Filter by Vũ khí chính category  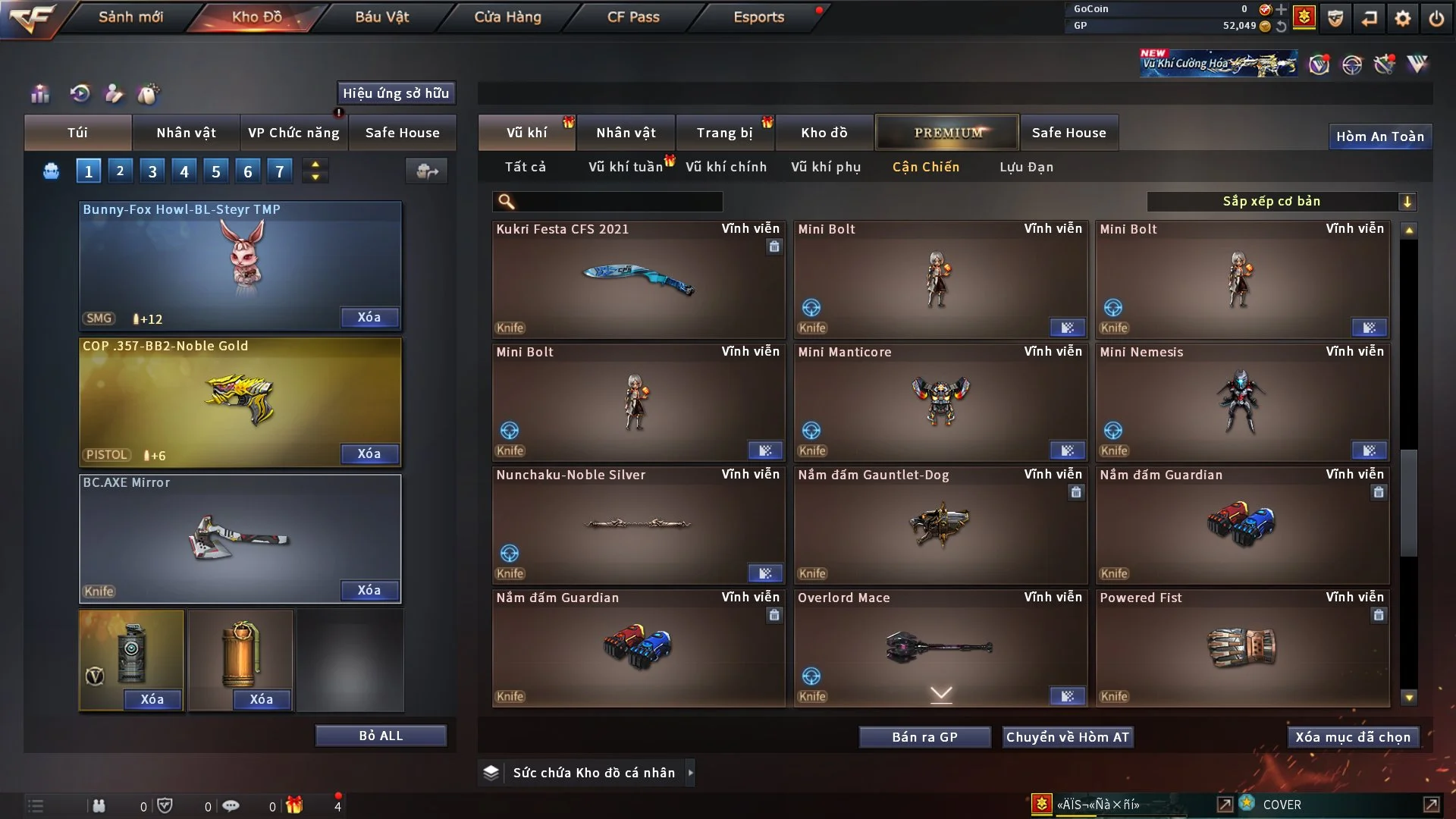(x=726, y=167)
